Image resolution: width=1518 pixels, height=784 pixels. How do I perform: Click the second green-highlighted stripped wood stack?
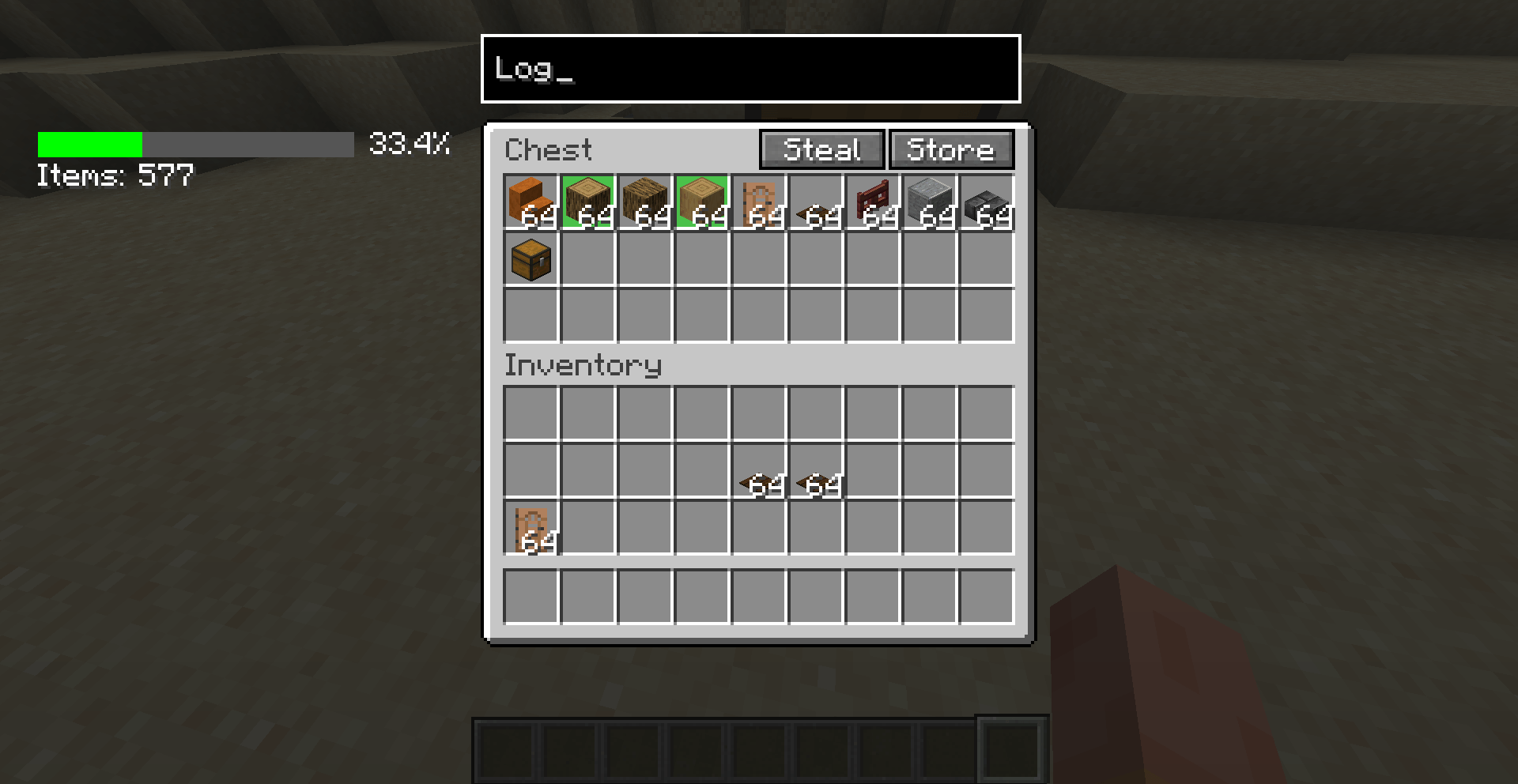tap(702, 202)
